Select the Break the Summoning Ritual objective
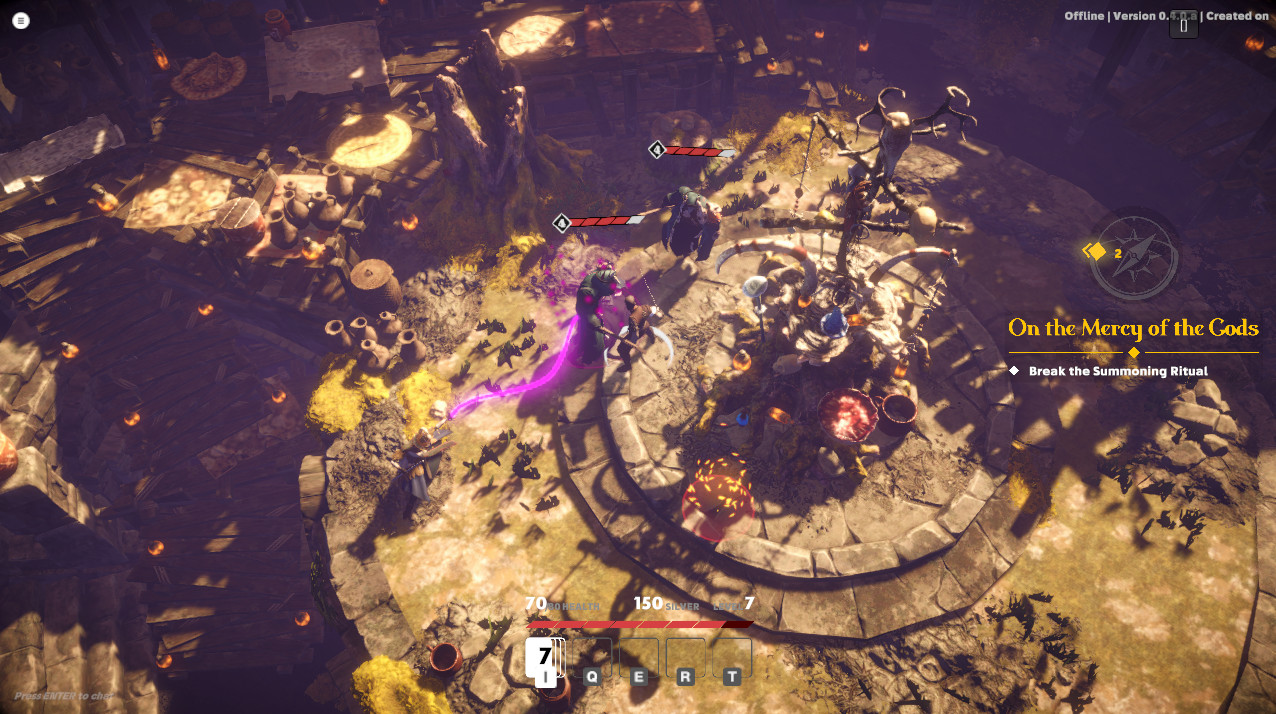1276x714 pixels. pos(1118,371)
